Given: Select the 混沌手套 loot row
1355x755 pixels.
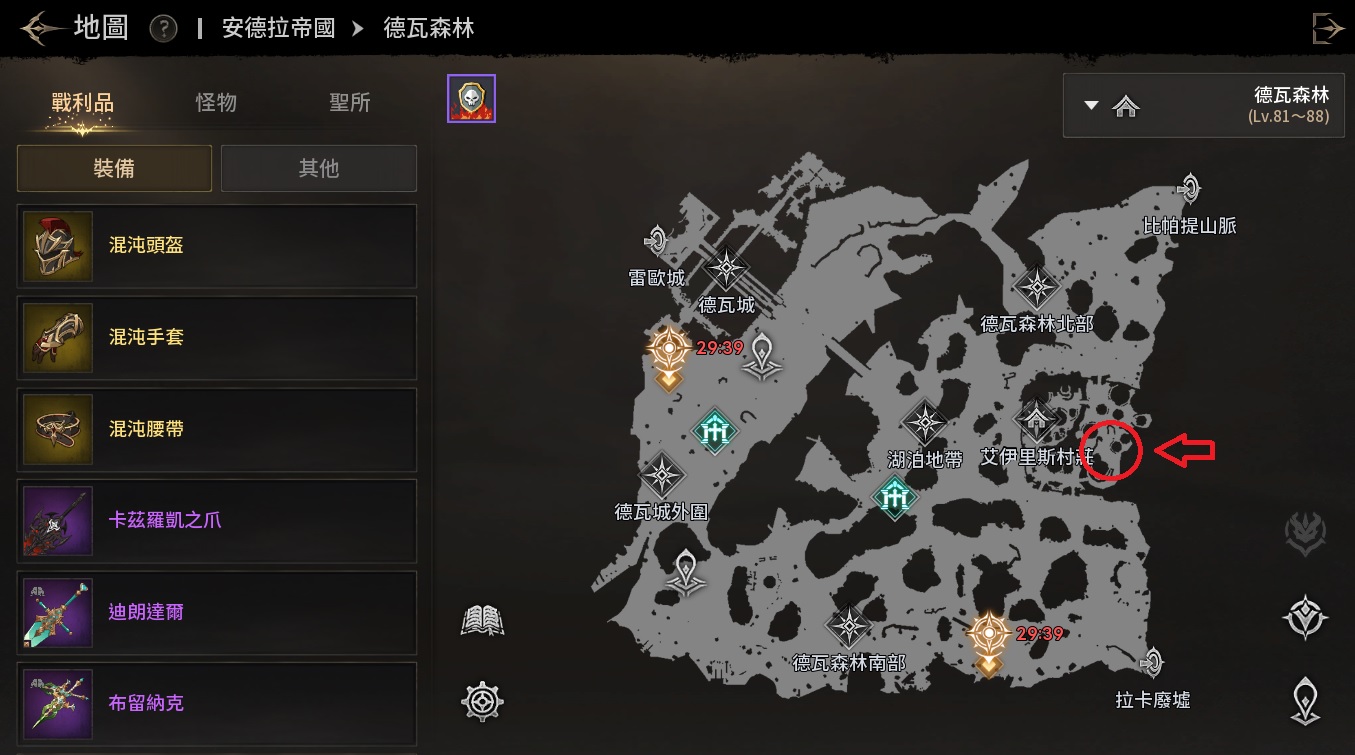Looking at the screenshot, I should [x=217, y=338].
